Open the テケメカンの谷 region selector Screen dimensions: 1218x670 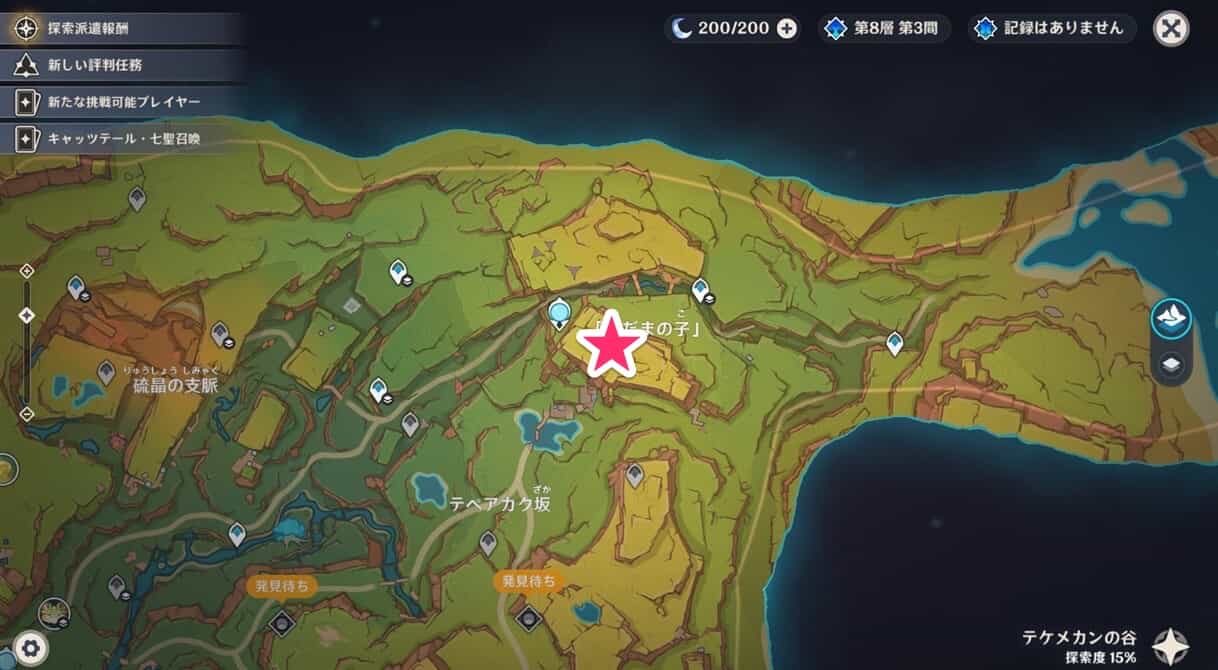point(1169,645)
